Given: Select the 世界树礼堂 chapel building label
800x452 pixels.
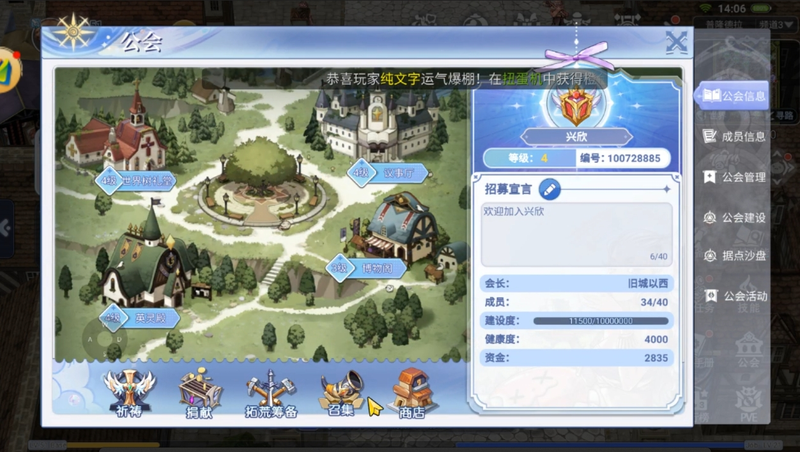Looking at the screenshot, I should point(136,181).
